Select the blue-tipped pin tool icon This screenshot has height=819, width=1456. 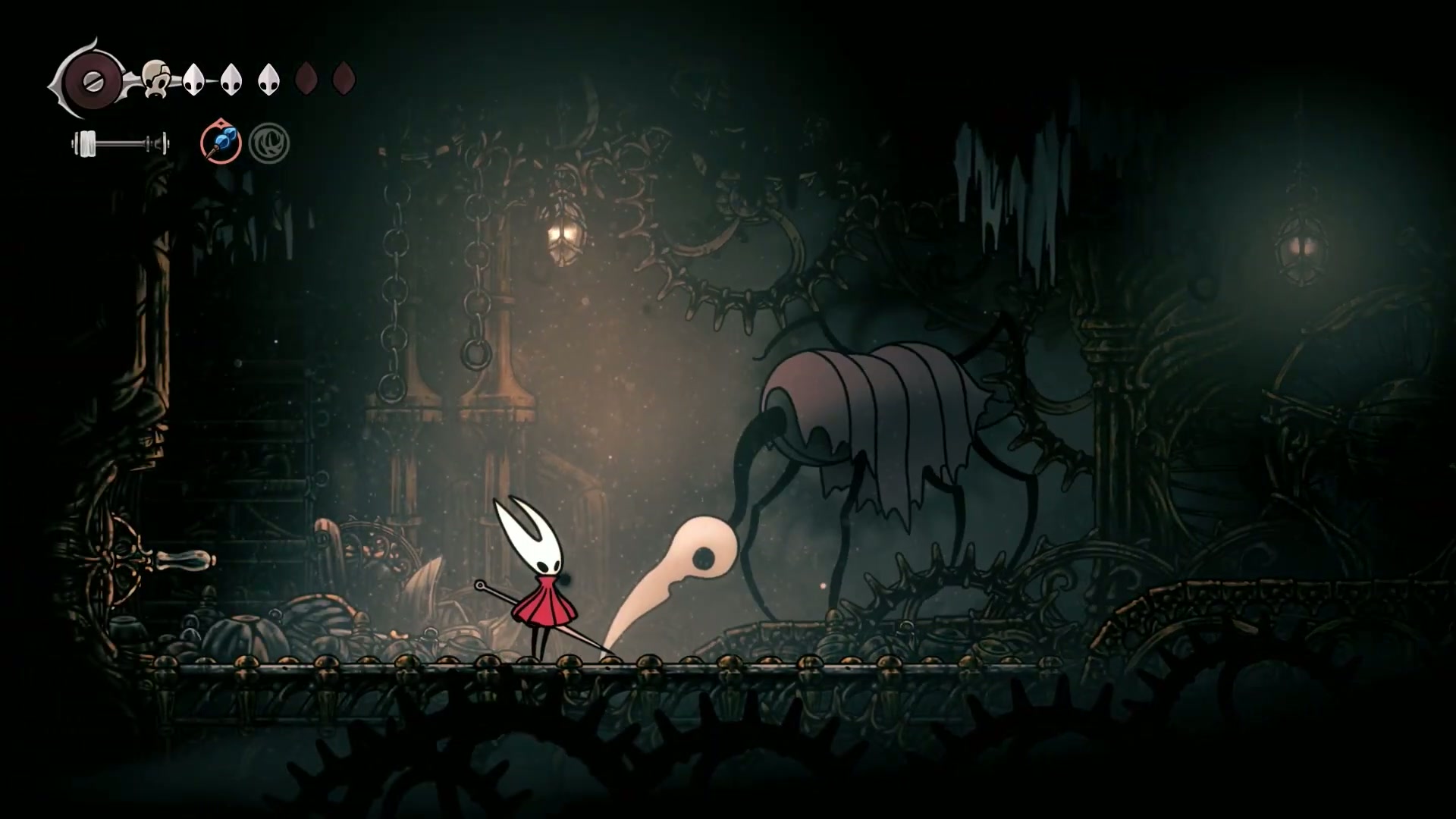(221, 143)
